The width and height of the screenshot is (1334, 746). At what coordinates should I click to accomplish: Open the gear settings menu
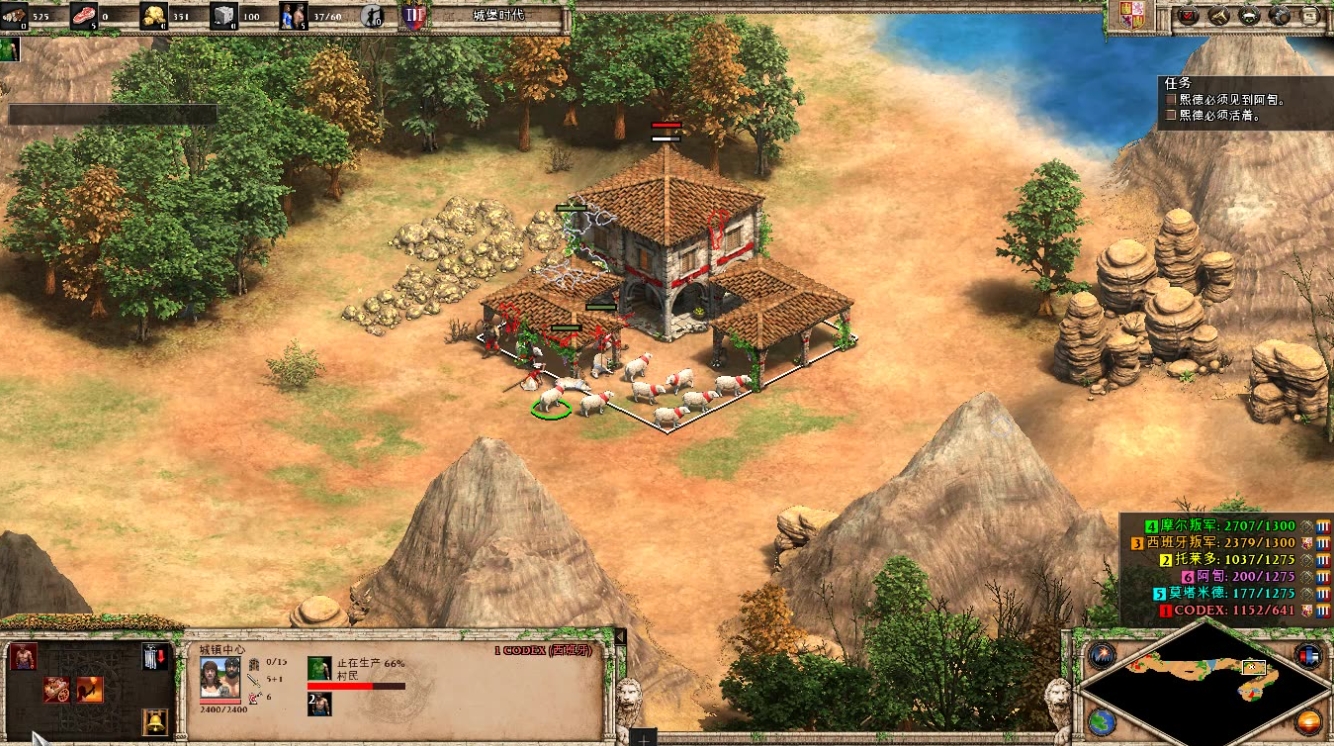1279,15
